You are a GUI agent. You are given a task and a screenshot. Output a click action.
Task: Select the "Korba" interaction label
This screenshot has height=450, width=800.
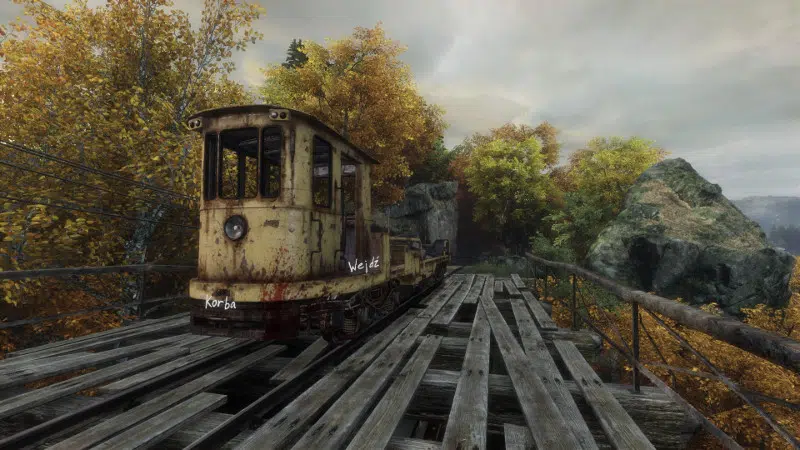[x=220, y=303]
